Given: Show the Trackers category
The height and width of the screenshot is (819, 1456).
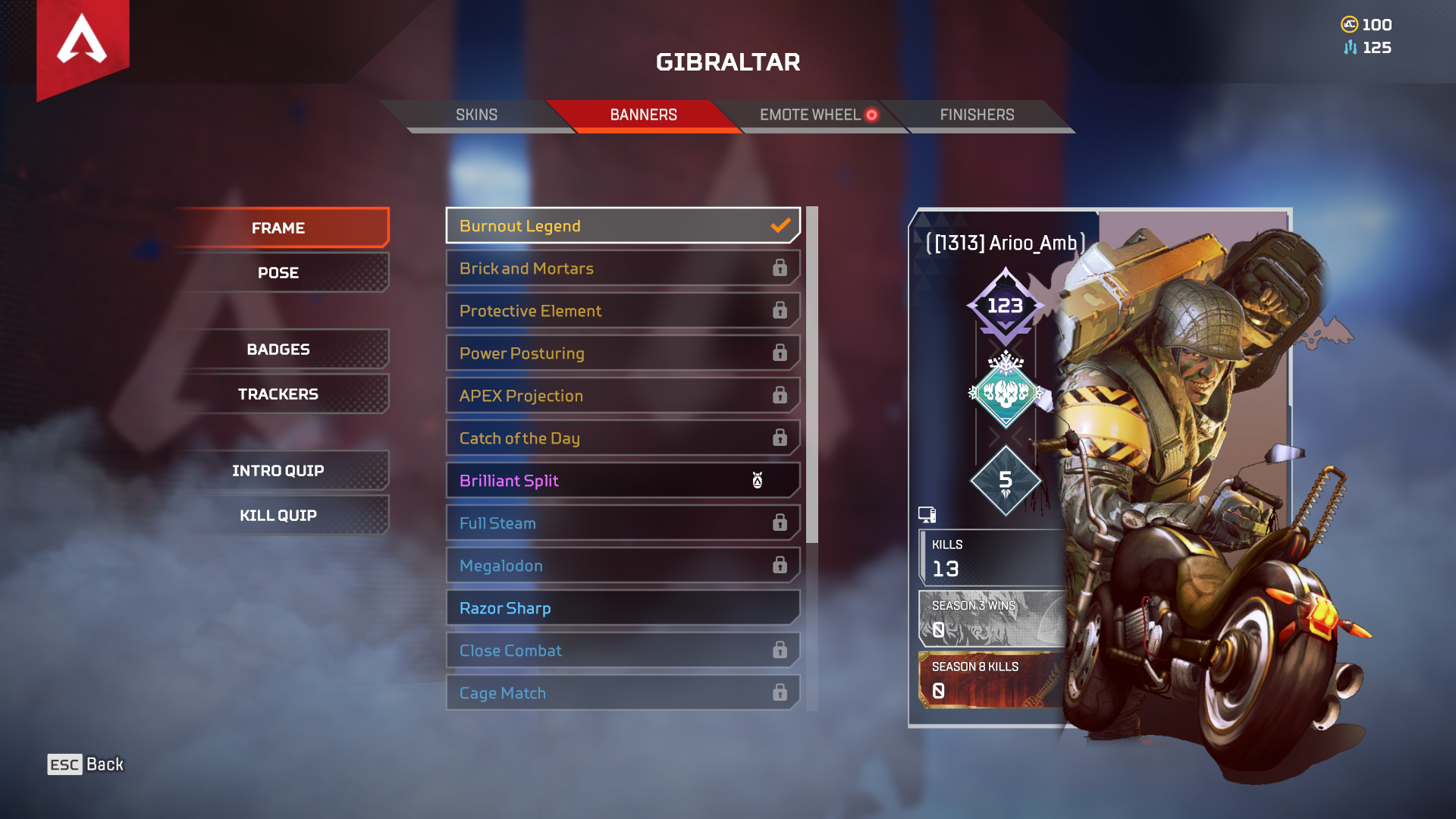Looking at the screenshot, I should [x=278, y=394].
